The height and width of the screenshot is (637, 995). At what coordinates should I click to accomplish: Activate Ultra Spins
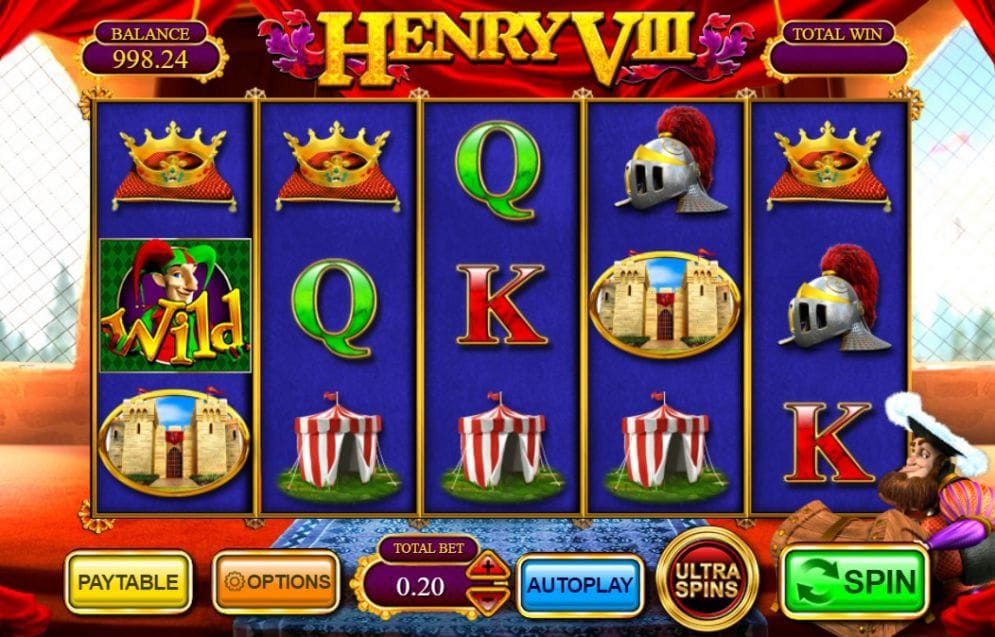[707, 579]
